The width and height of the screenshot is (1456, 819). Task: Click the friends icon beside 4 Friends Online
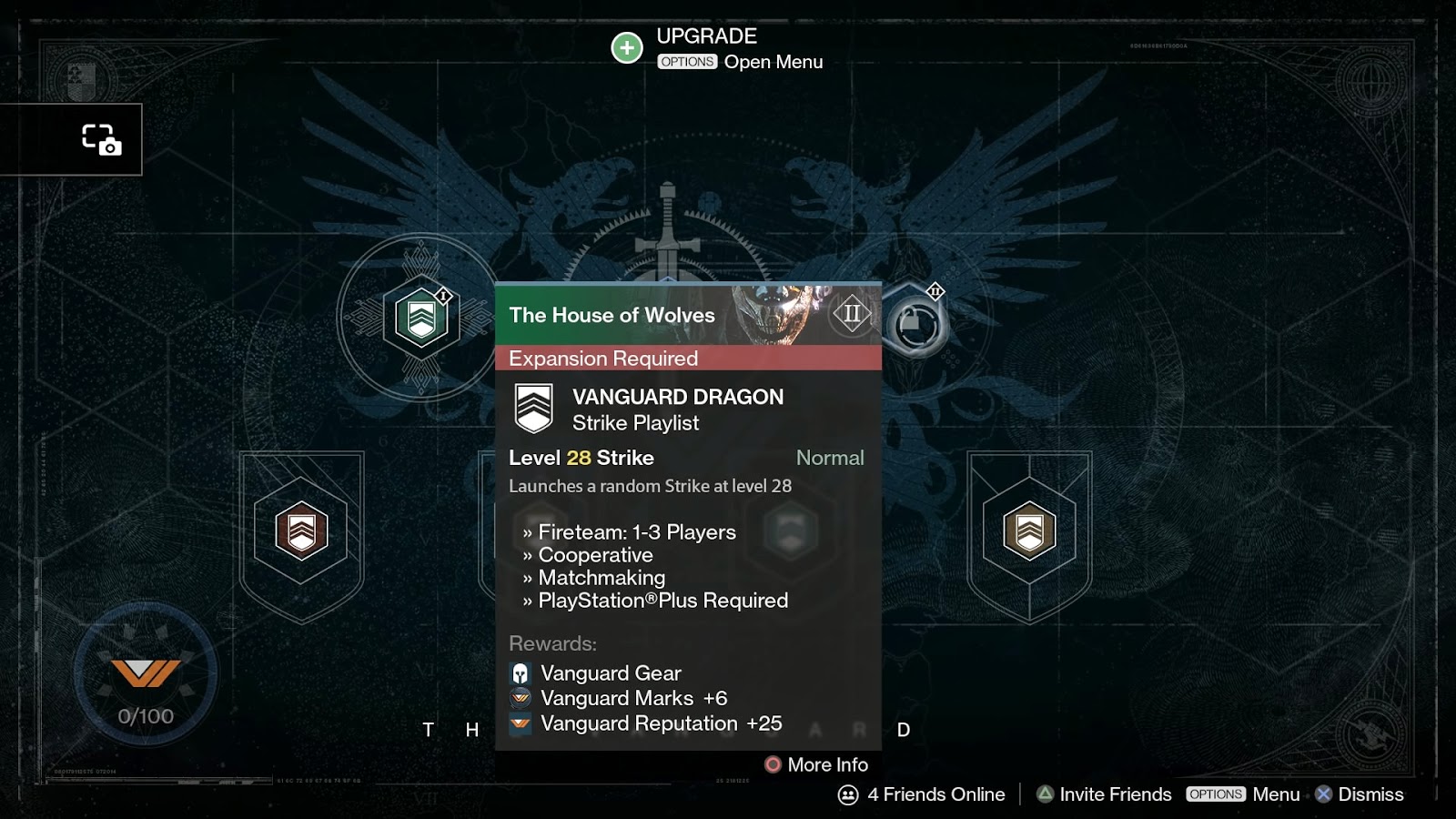[x=847, y=794]
